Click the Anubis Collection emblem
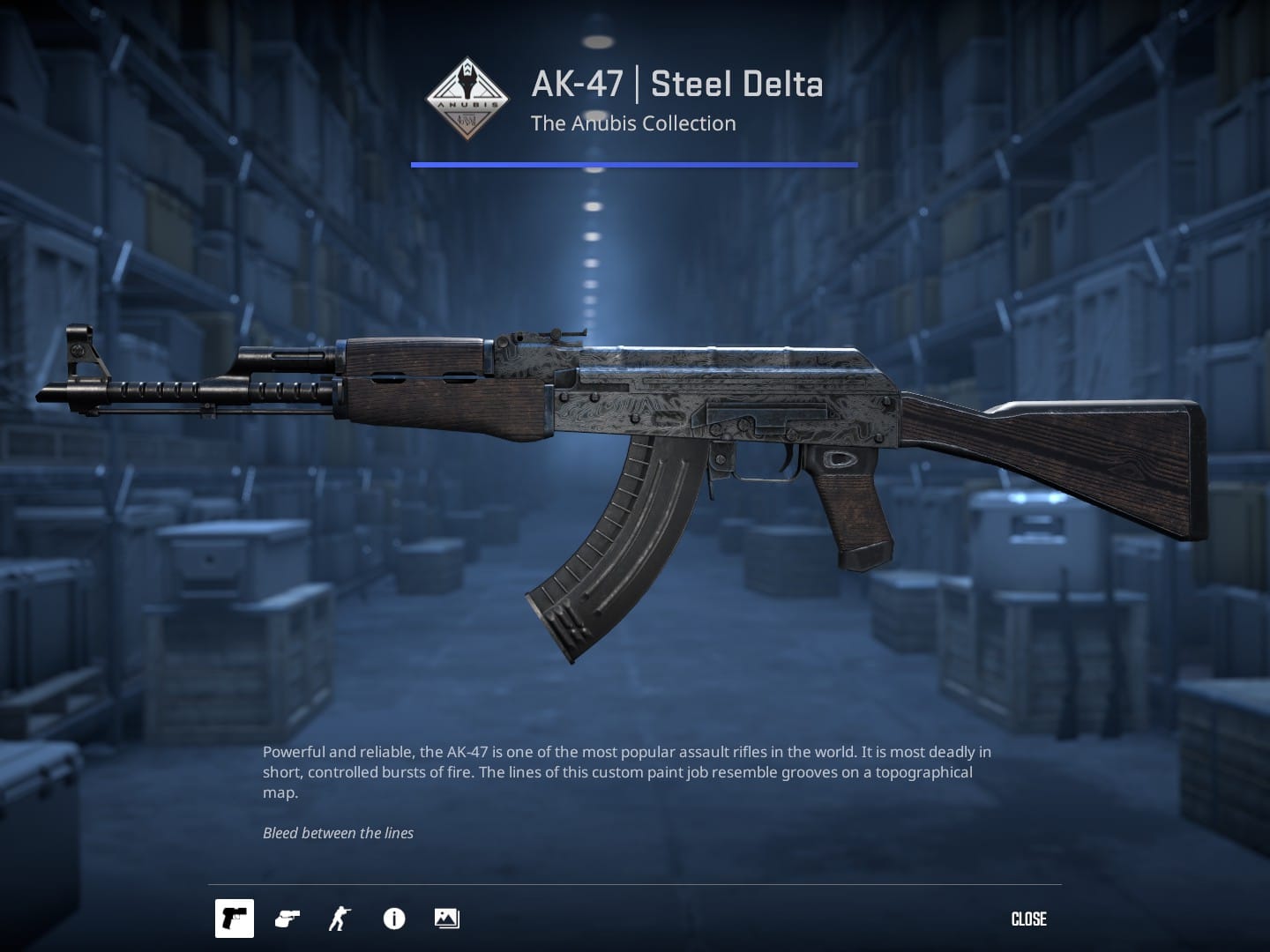 pos(467,97)
